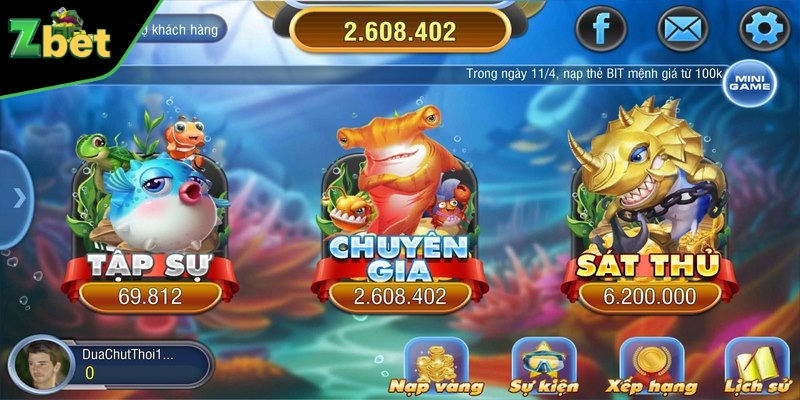Enter the Chuyên Gia expert room
The width and height of the screenshot is (800, 400).
(399, 220)
